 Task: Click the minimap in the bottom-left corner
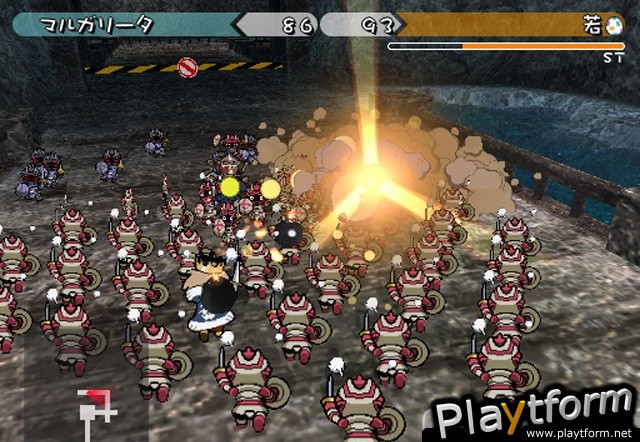tap(97, 406)
